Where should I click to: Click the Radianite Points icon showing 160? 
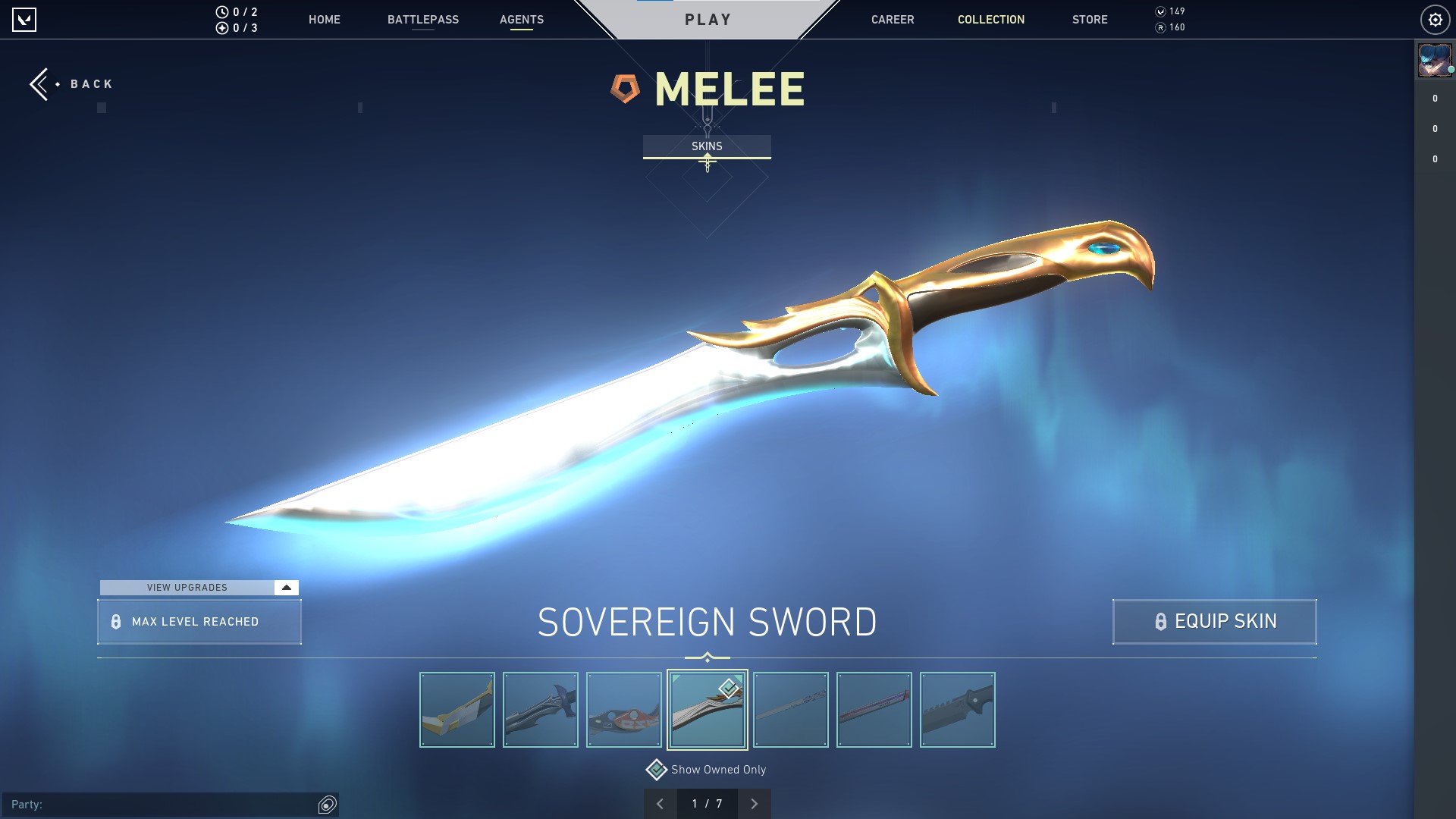pyautogui.click(x=1159, y=29)
